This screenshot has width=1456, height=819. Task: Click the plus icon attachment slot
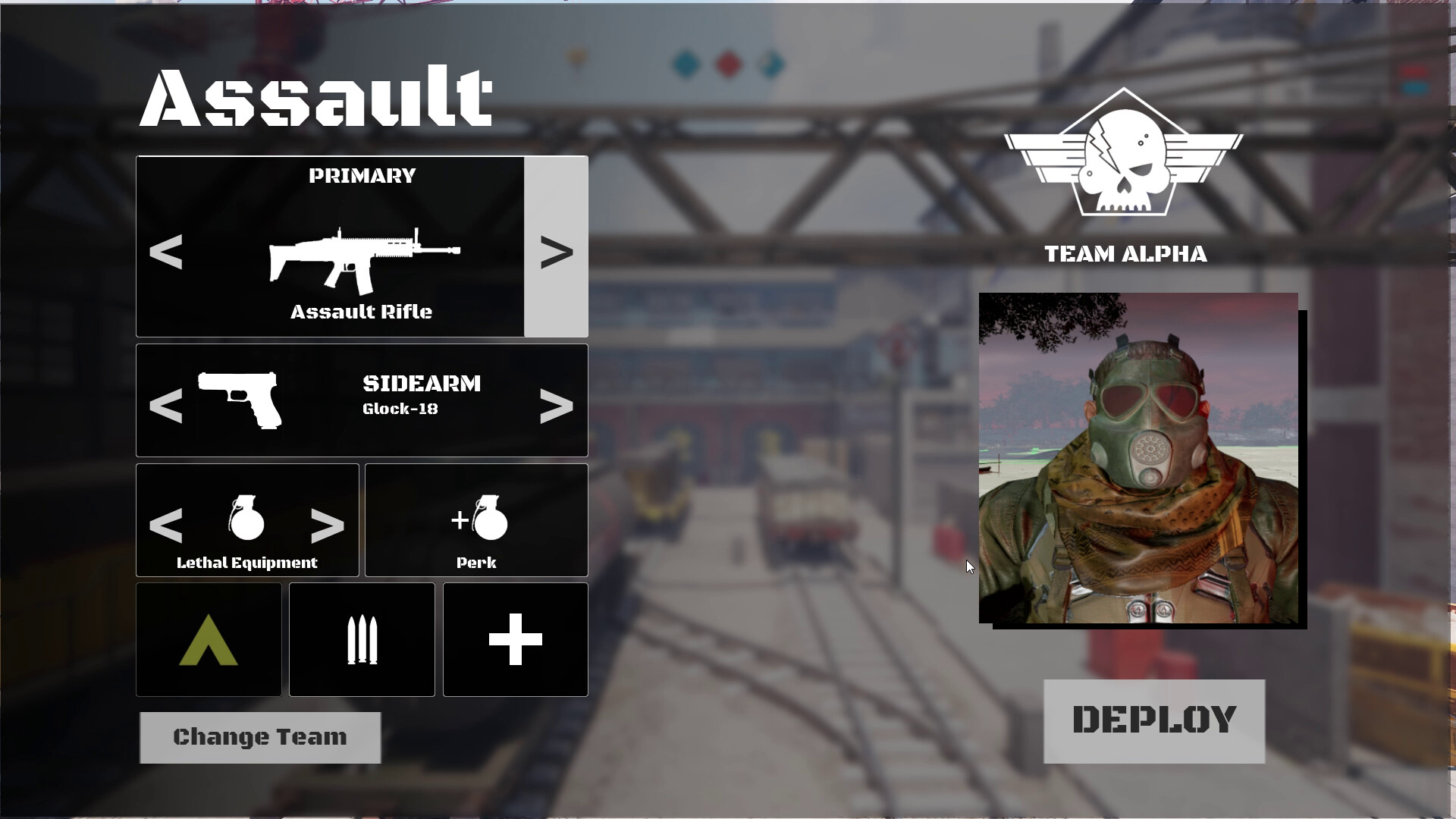coord(515,639)
